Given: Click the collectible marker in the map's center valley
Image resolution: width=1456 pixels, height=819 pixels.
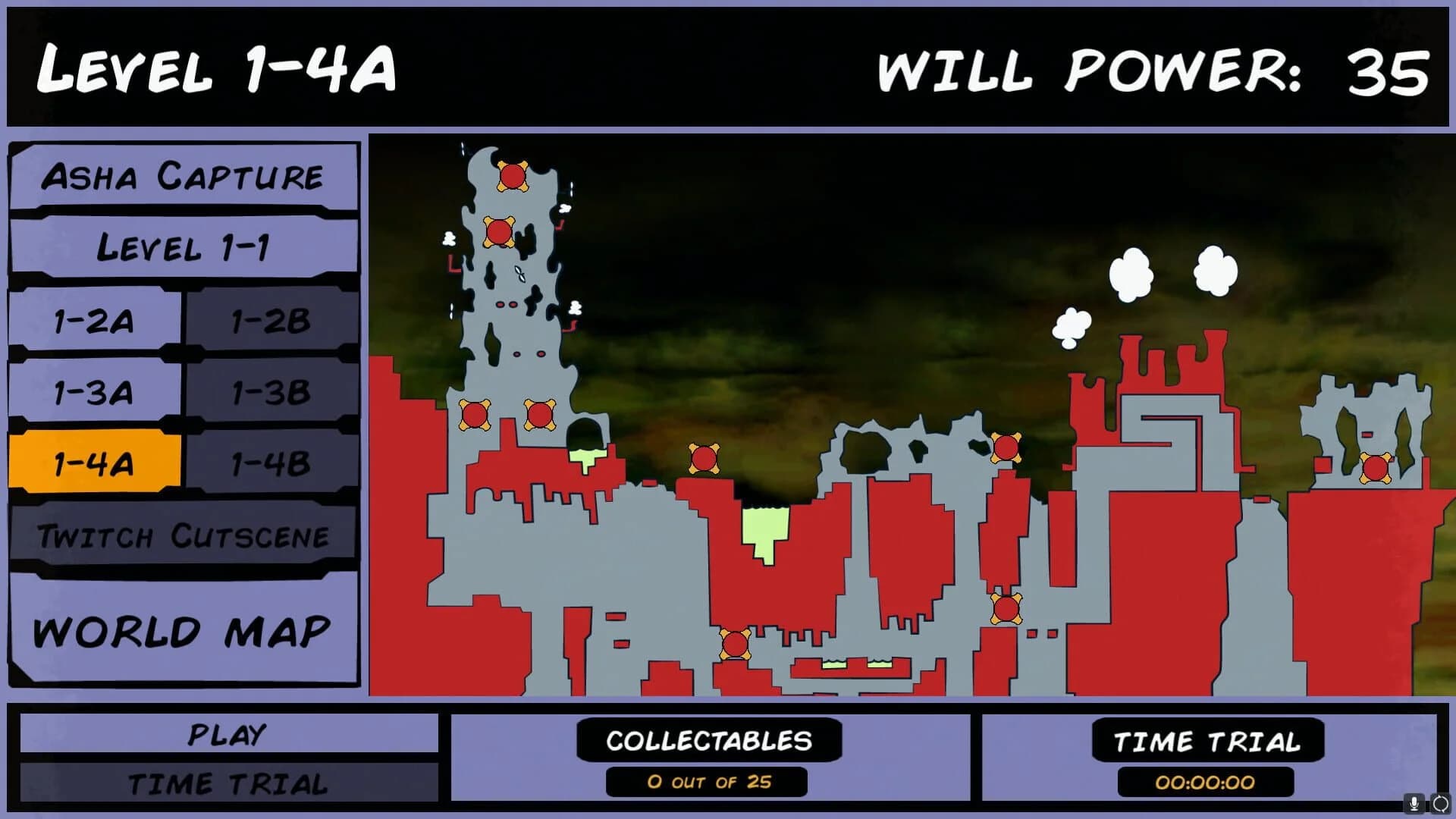Looking at the screenshot, I should point(704,459).
